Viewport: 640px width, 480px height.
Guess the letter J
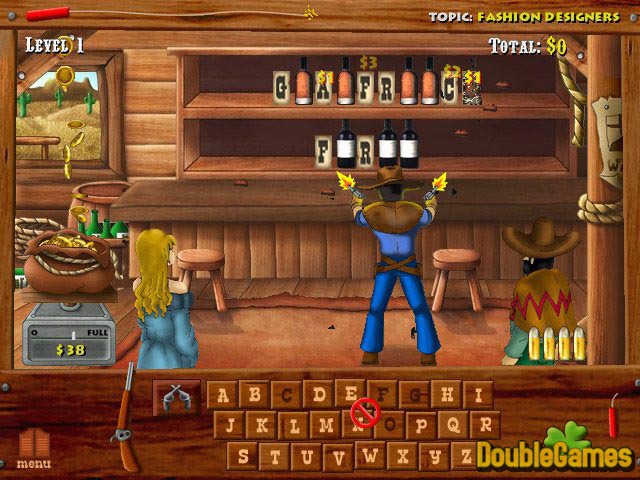[x=230, y=426]
